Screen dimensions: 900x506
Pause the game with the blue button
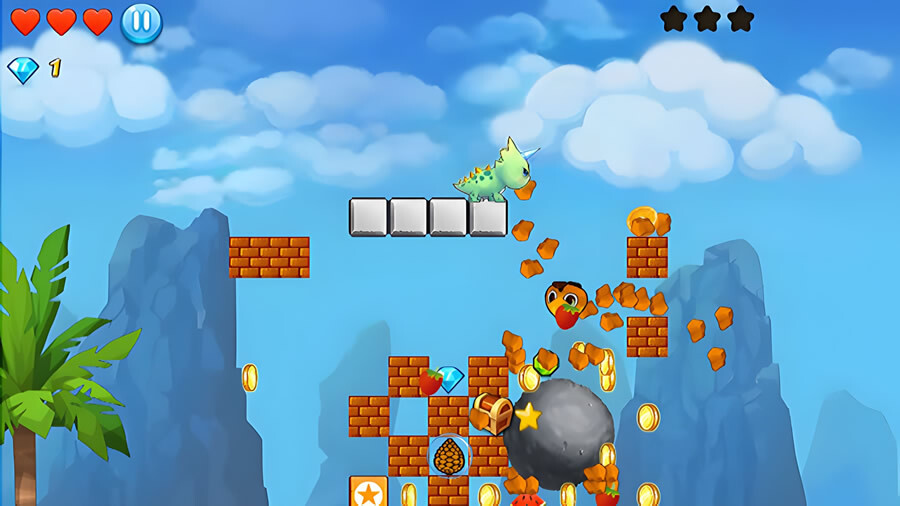(x=141, y=23)
